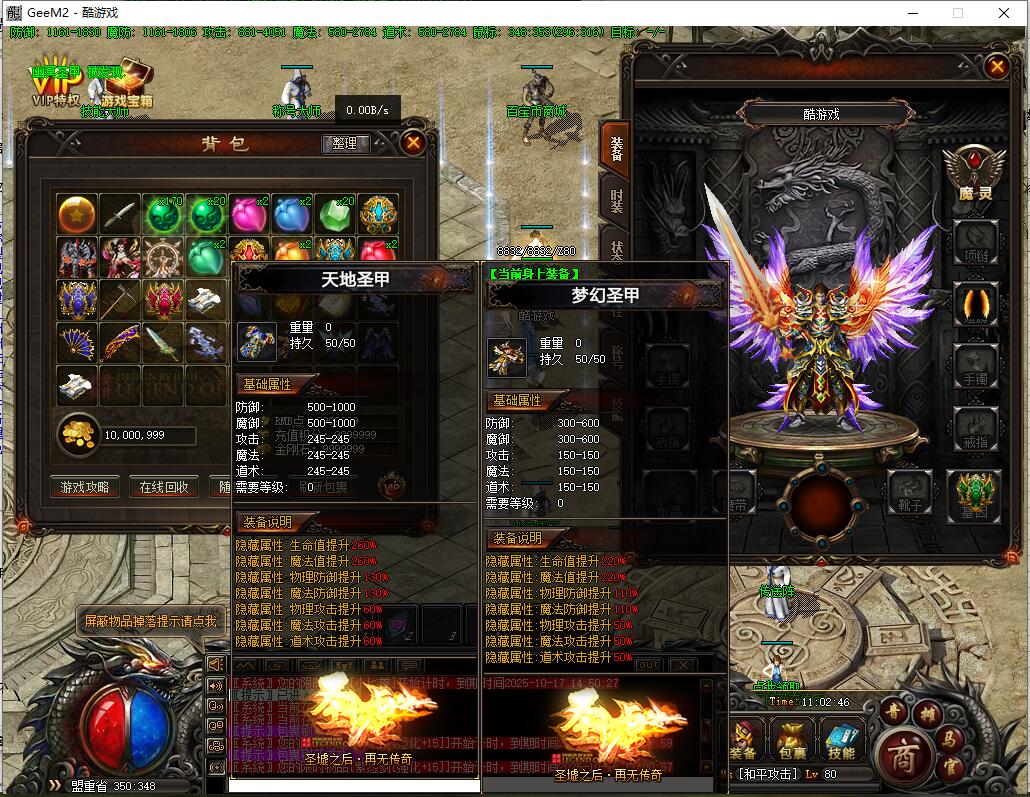The width and height of the screenshot is (1030, 797).
Task: Open the 包裹 bag shortcut
Action: tap(790, 742)
